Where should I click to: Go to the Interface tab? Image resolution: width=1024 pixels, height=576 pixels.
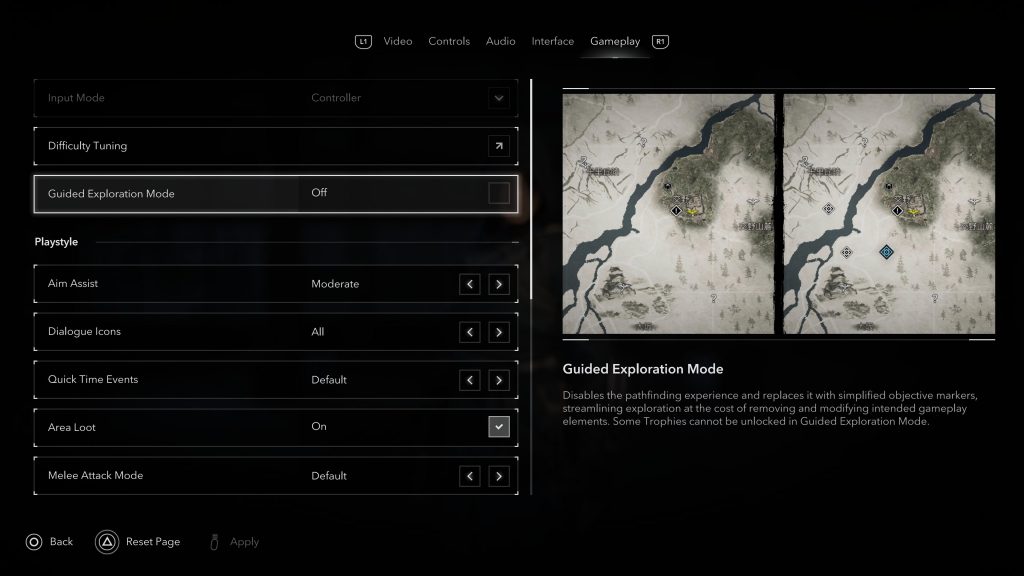(x=552, y=41)
